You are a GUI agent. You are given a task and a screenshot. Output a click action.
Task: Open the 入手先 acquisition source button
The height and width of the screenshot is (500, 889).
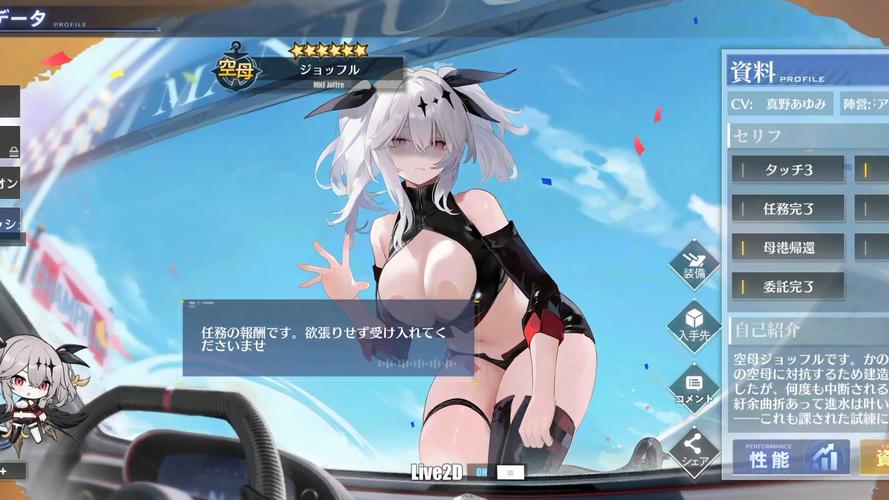click(694, 324)
